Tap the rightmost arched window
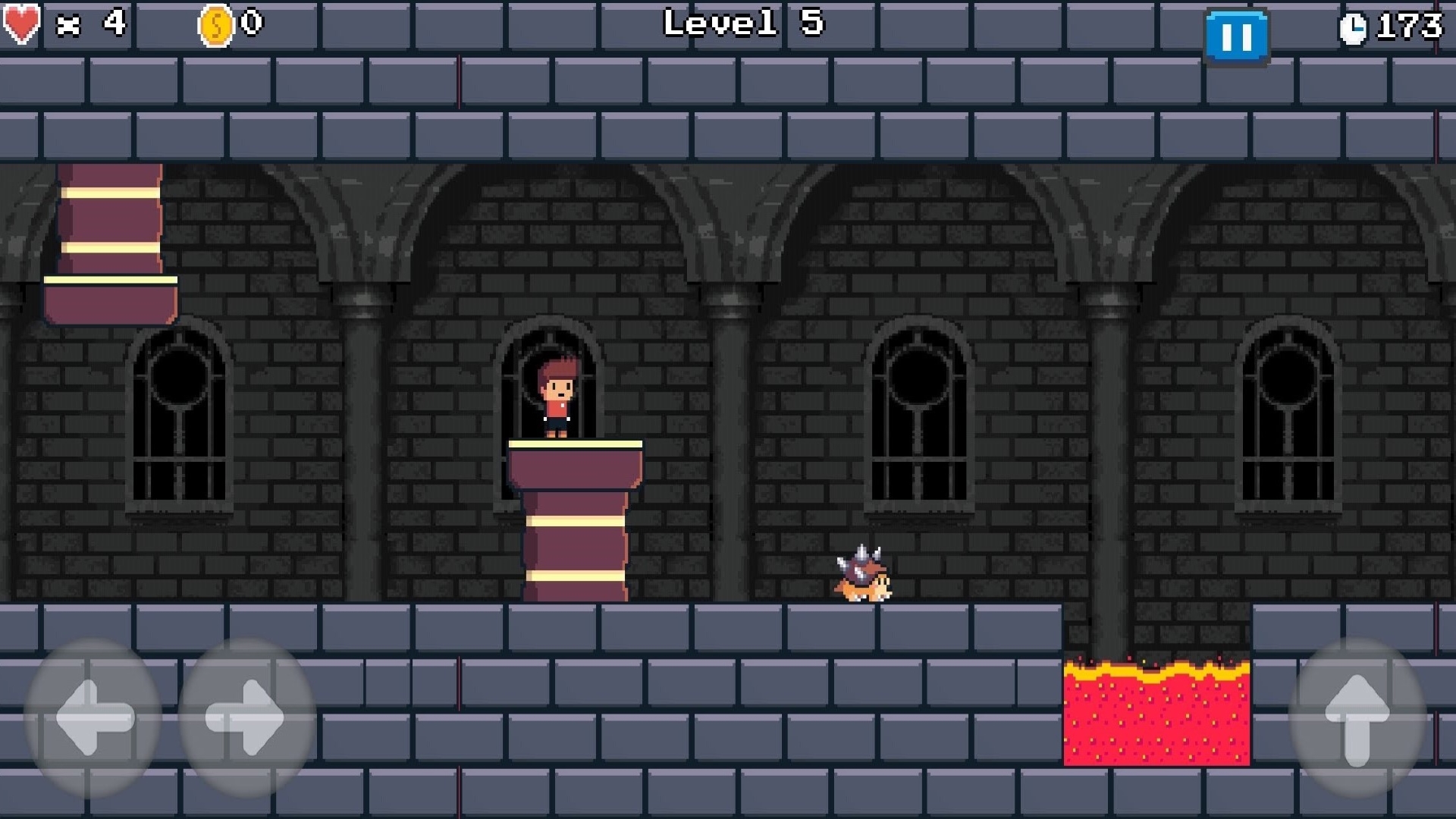Viewport: 1456px width, 819px height. click(x=1289, y=413)
